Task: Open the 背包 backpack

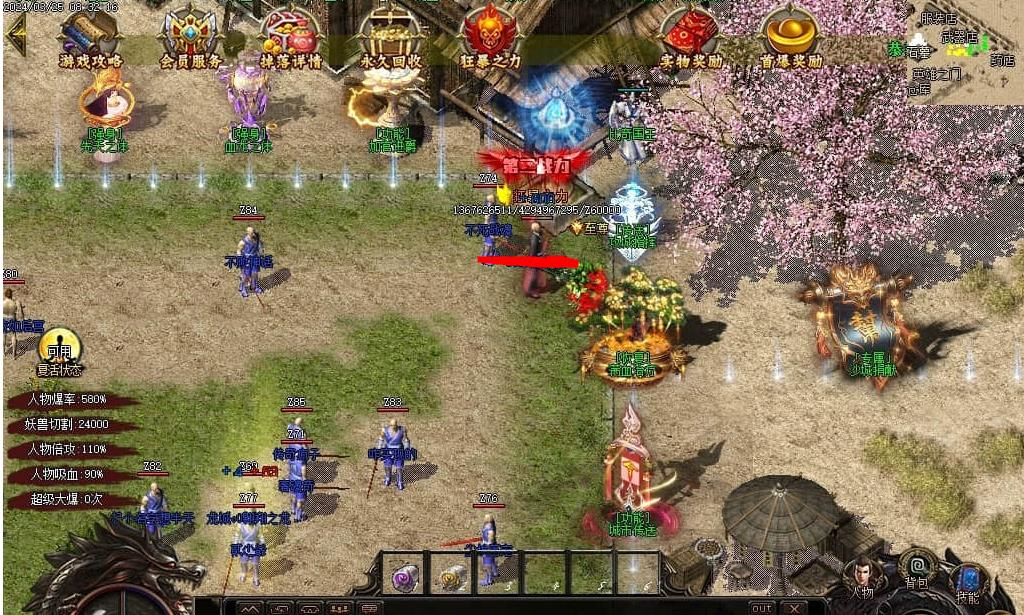Action: point(916,567)
